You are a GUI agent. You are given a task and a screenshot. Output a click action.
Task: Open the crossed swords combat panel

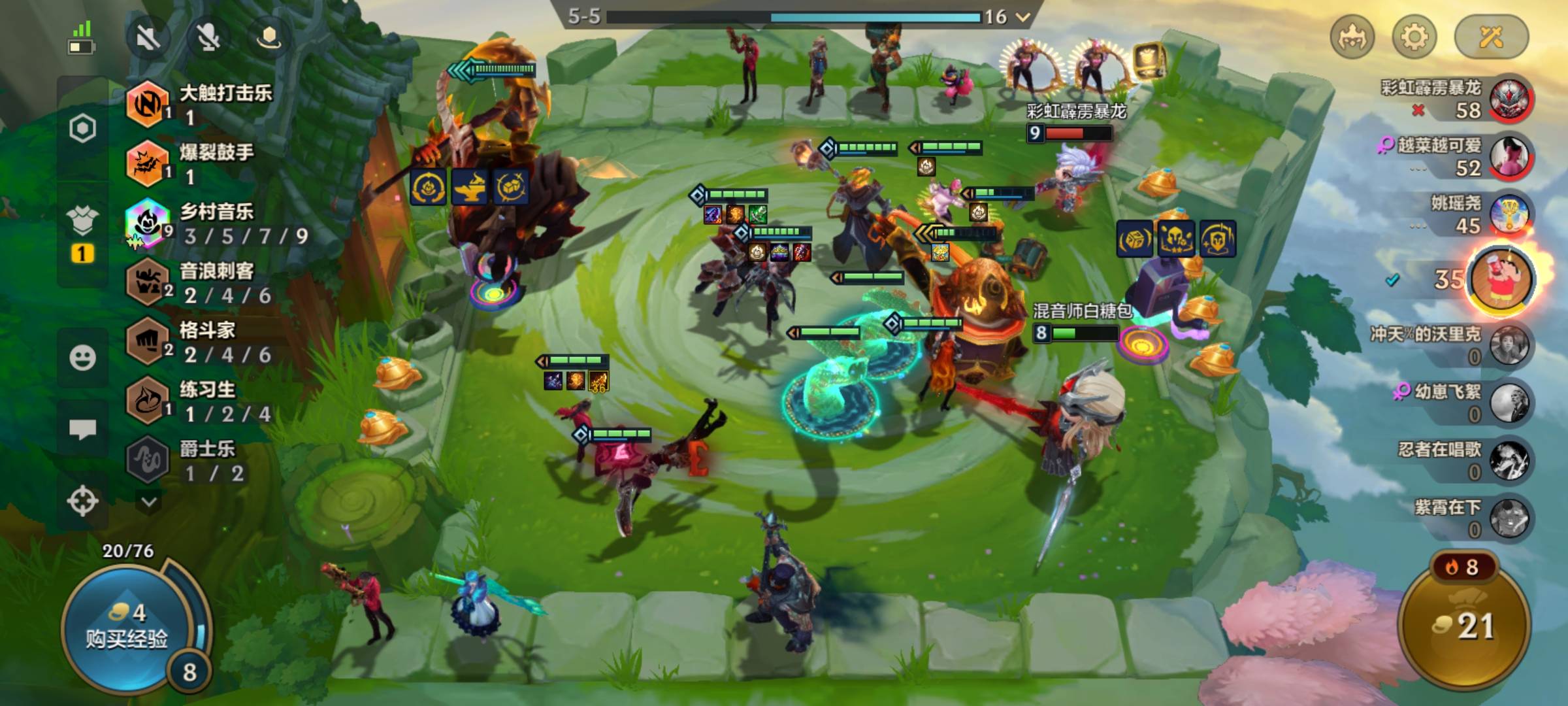click(x=1491, y=37)
